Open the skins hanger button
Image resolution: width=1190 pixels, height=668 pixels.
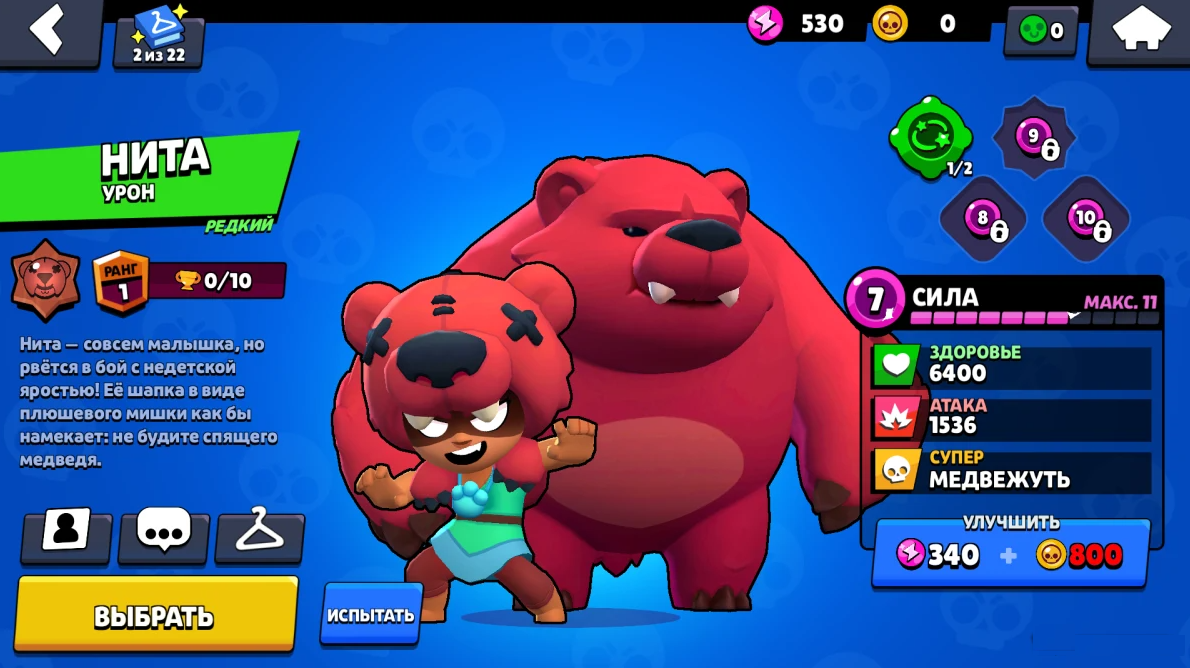[259, 533]
